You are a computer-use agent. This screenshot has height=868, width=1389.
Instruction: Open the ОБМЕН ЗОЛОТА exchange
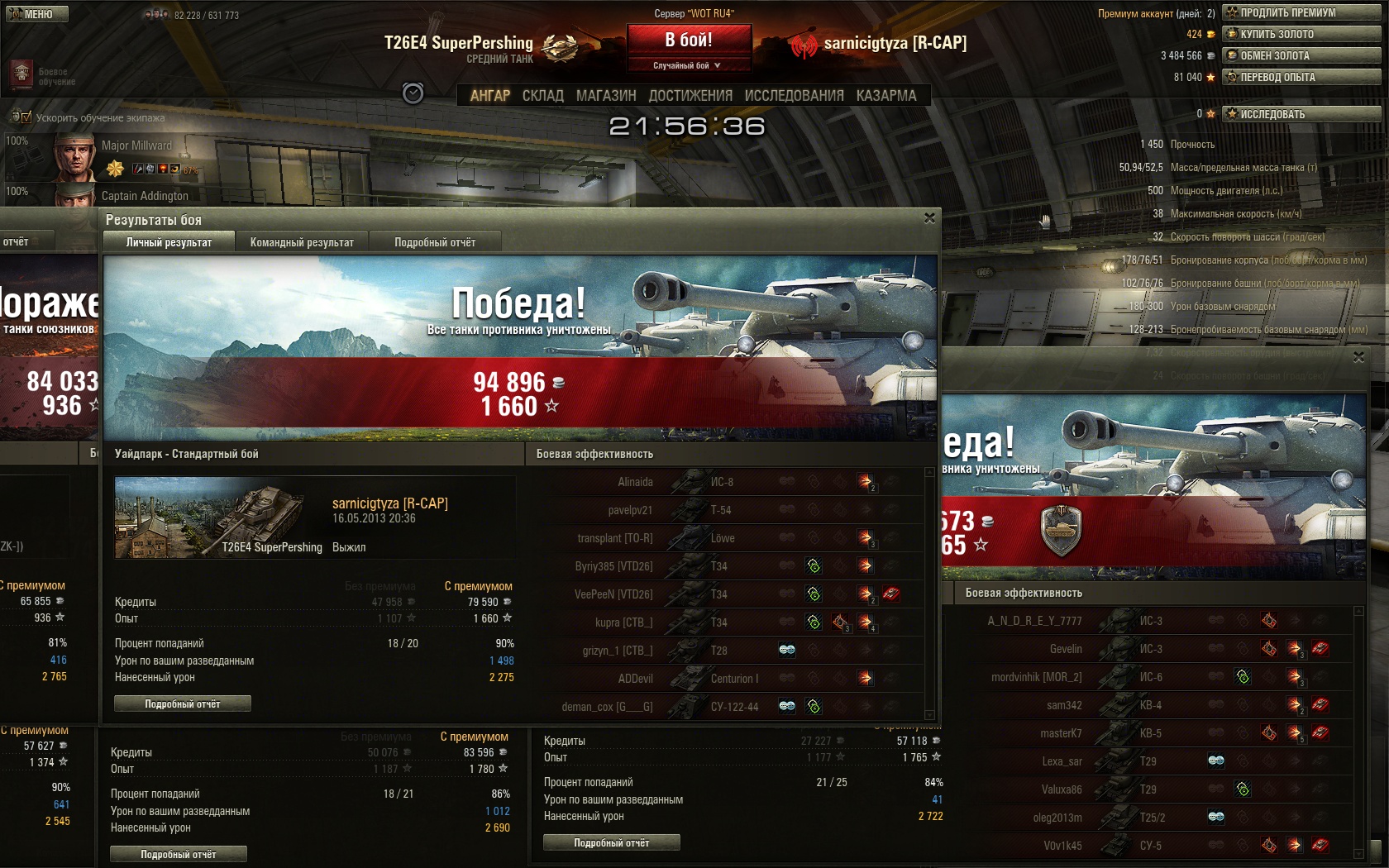[x=1301, y=55]
